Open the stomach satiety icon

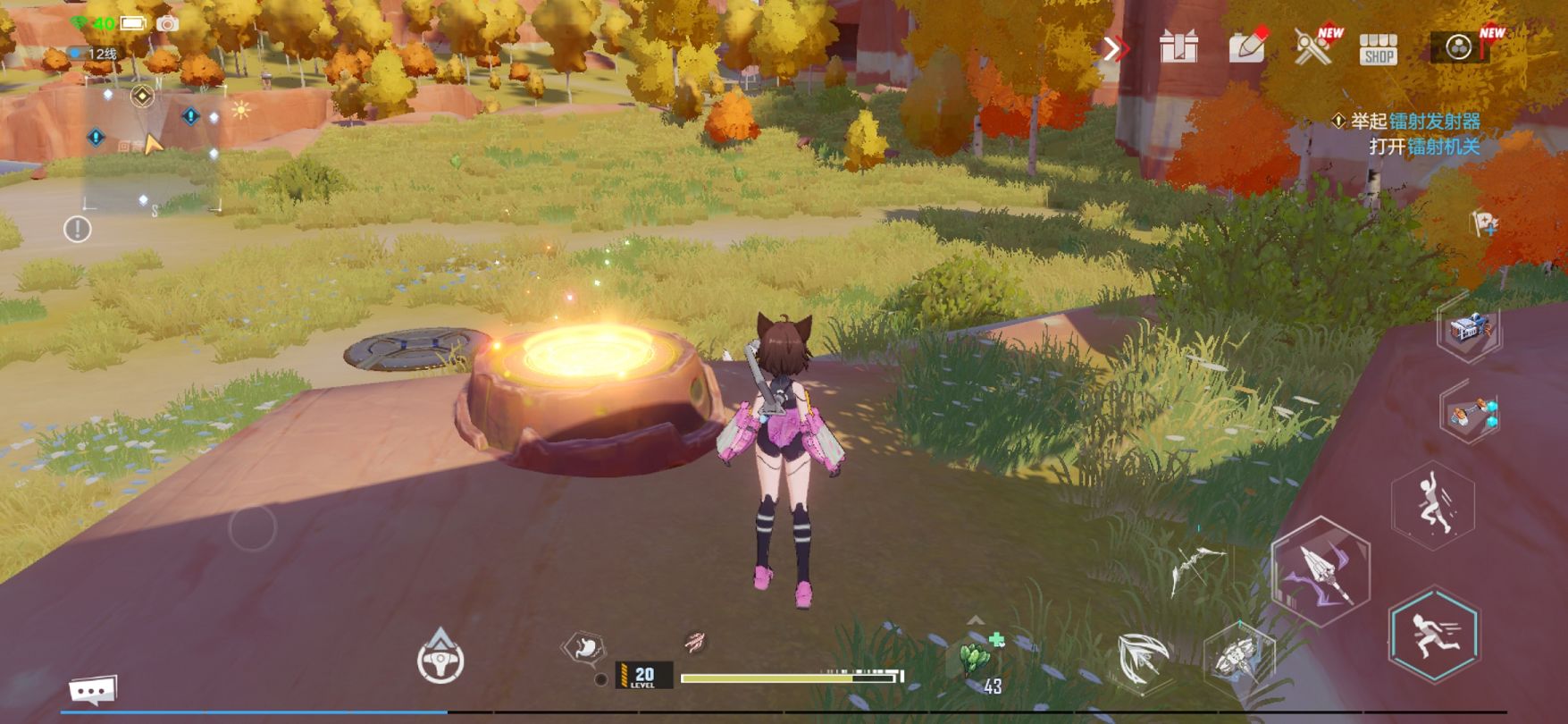(585, 647)
